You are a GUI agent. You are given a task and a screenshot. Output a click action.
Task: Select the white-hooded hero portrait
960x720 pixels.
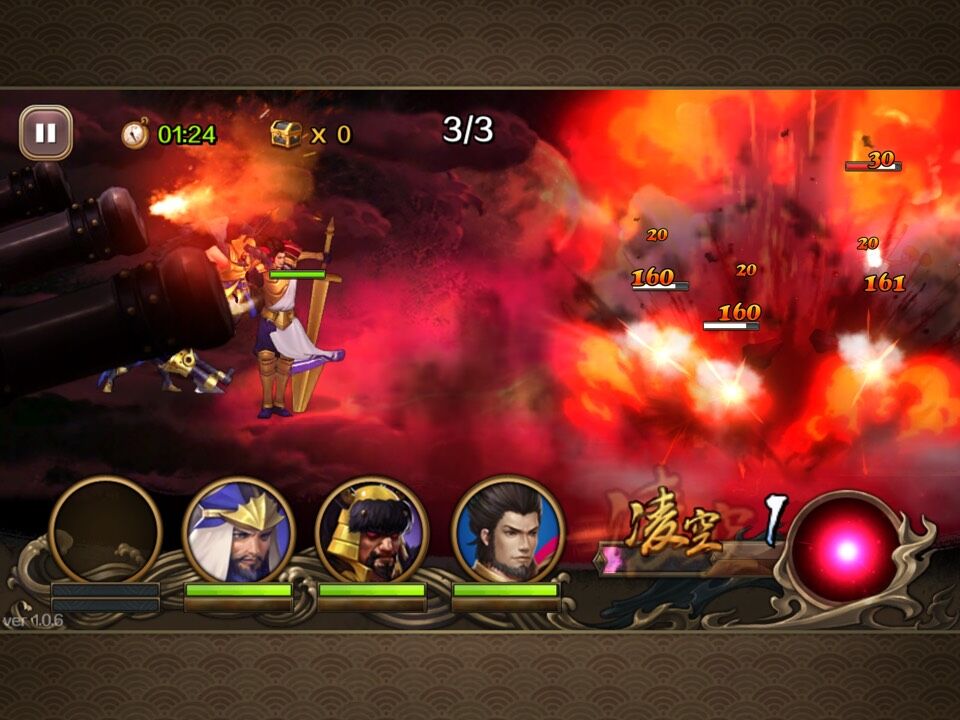[x=238, y=531]
